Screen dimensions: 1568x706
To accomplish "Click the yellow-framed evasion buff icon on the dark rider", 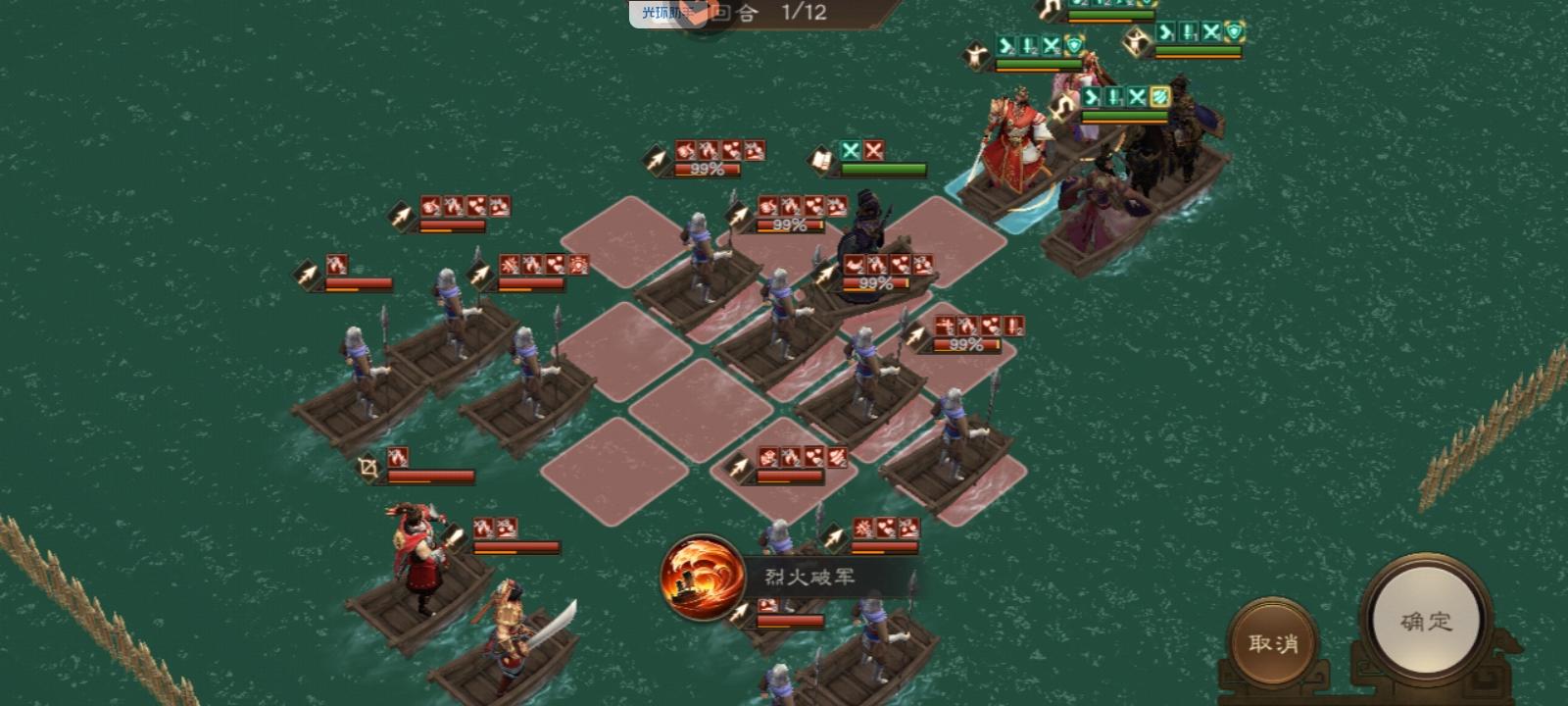I will click(1160, 97).
